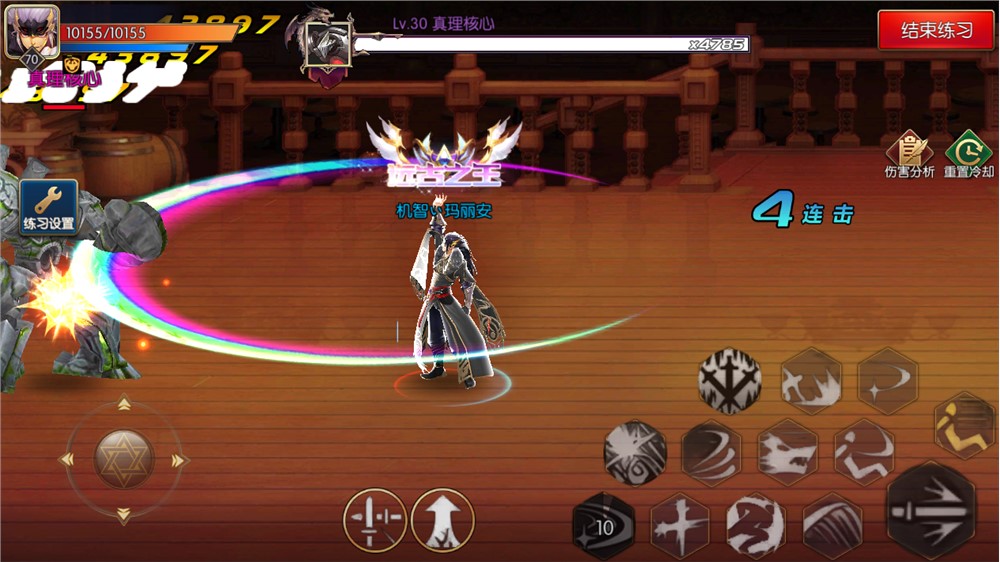Click the red 结束练习 button
Screen dimensions: 1000x562
(x=936, y=30)
